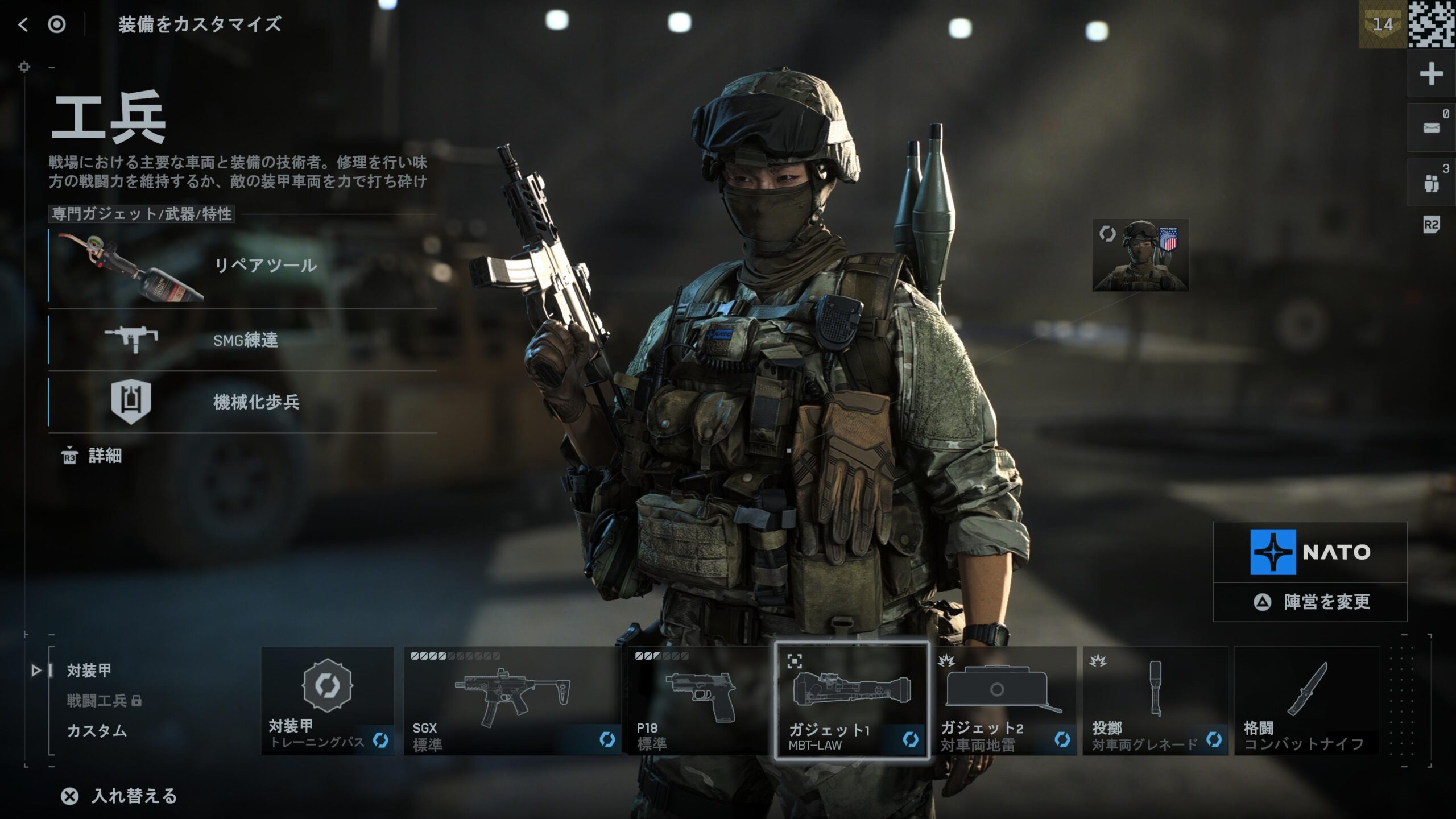Open the mail envelope icon
The width and height of the screenshot is (1456, 819).
[1431, 128]
